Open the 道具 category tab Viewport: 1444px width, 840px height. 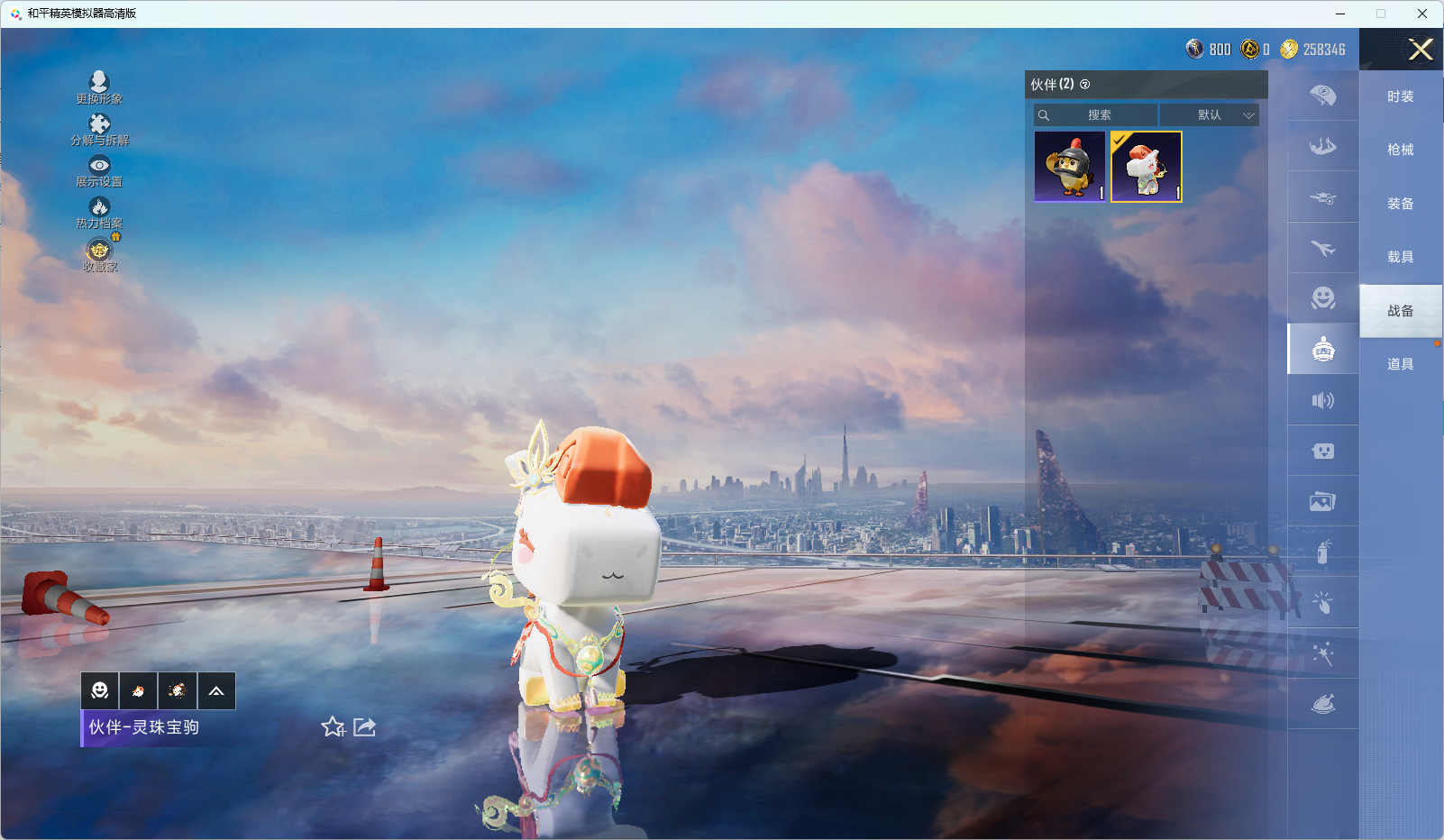(x=1400, y=364)
